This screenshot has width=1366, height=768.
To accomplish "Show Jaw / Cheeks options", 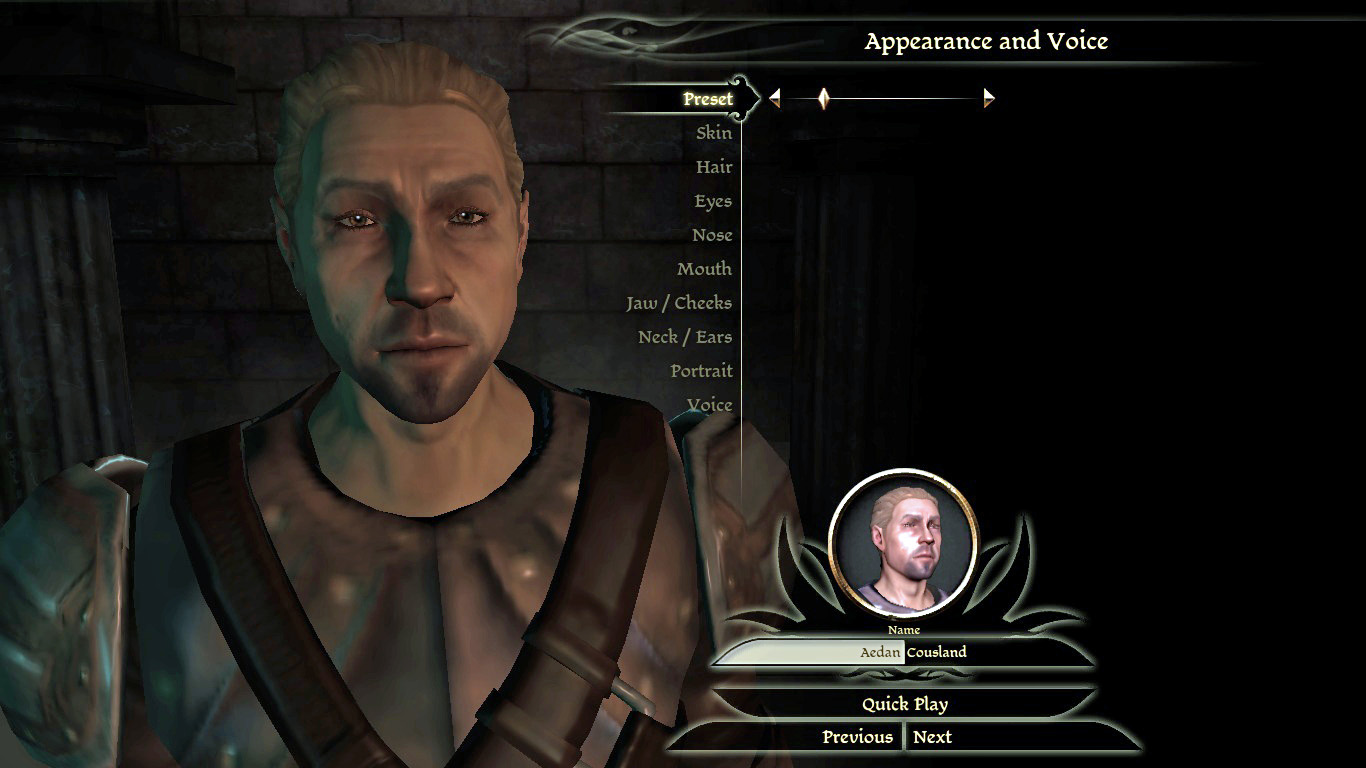I will click(x=678, y=303).
